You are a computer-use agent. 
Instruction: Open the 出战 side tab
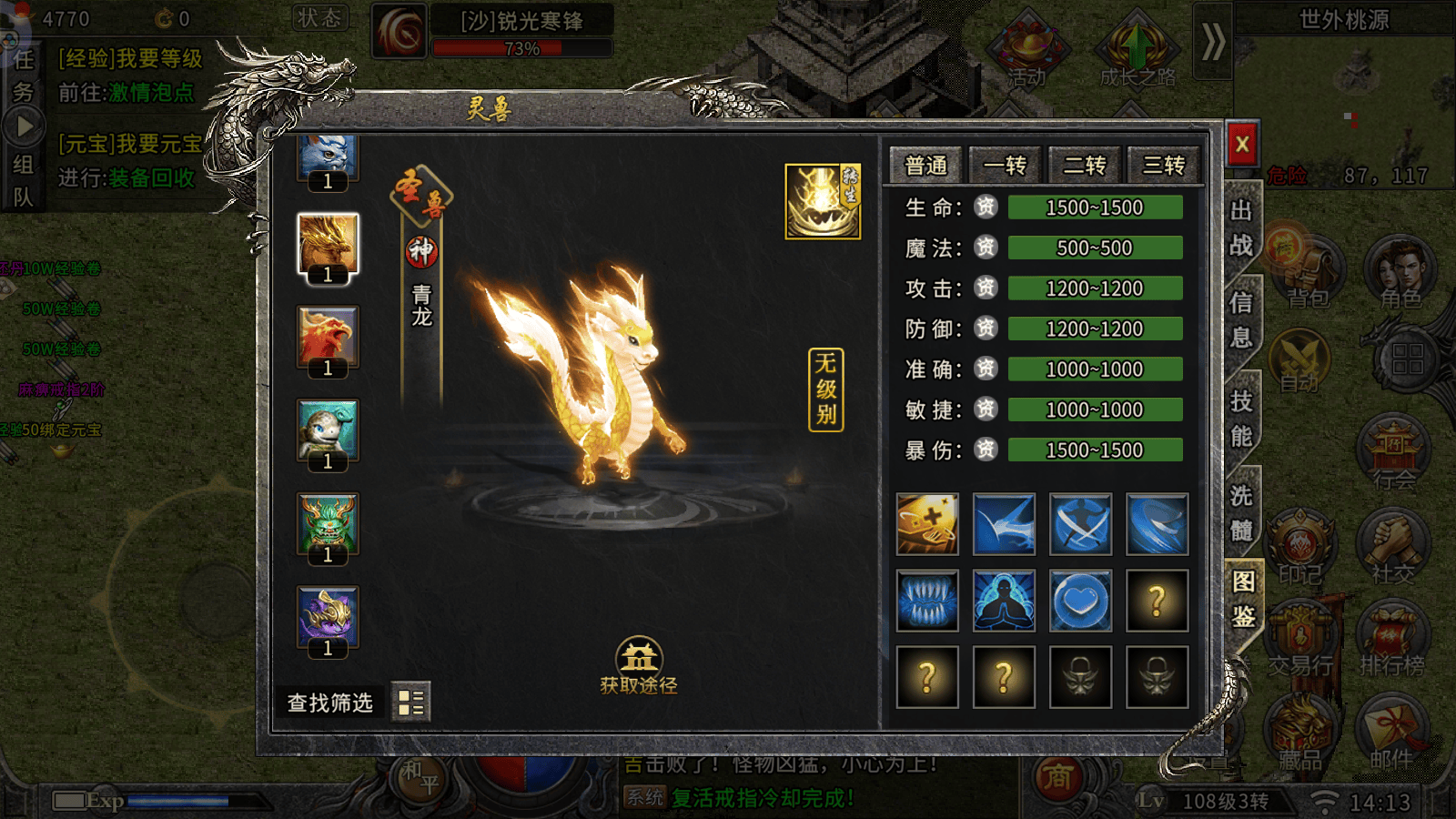point(1241,228)
